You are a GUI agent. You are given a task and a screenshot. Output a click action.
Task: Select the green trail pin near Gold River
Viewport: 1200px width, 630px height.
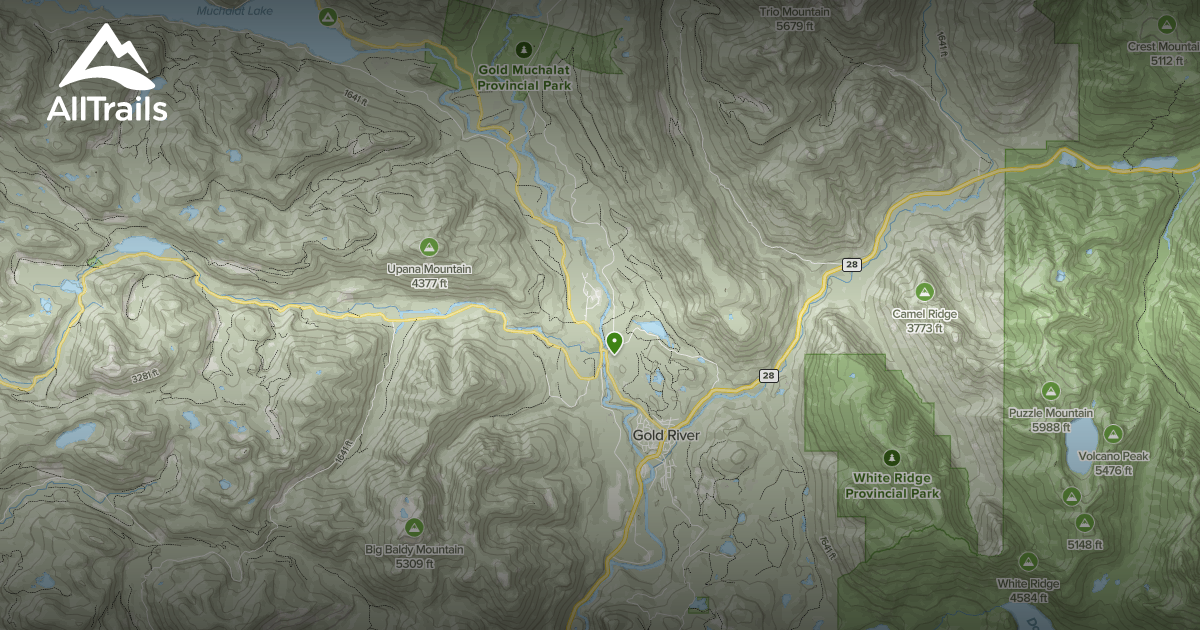click(x=614, y=343)
